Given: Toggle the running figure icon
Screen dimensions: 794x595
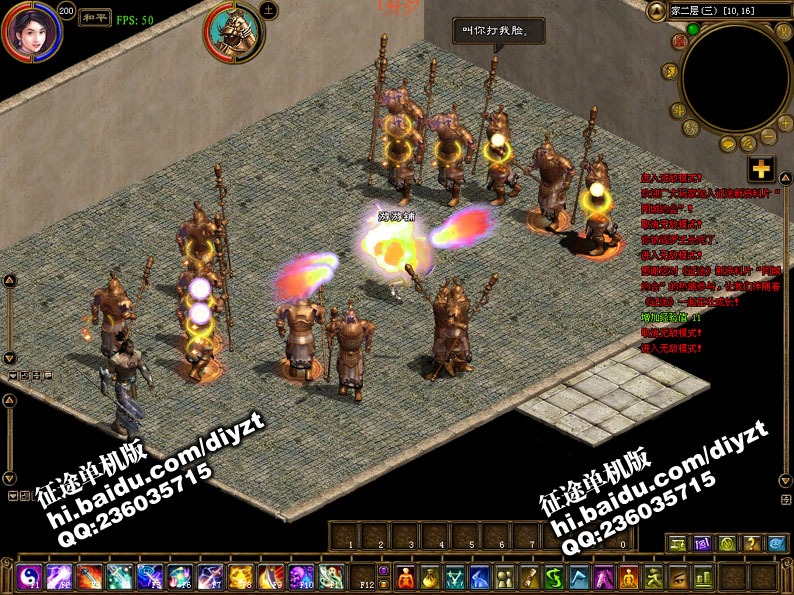Looking at the screenshot, I should pos(654,577).
